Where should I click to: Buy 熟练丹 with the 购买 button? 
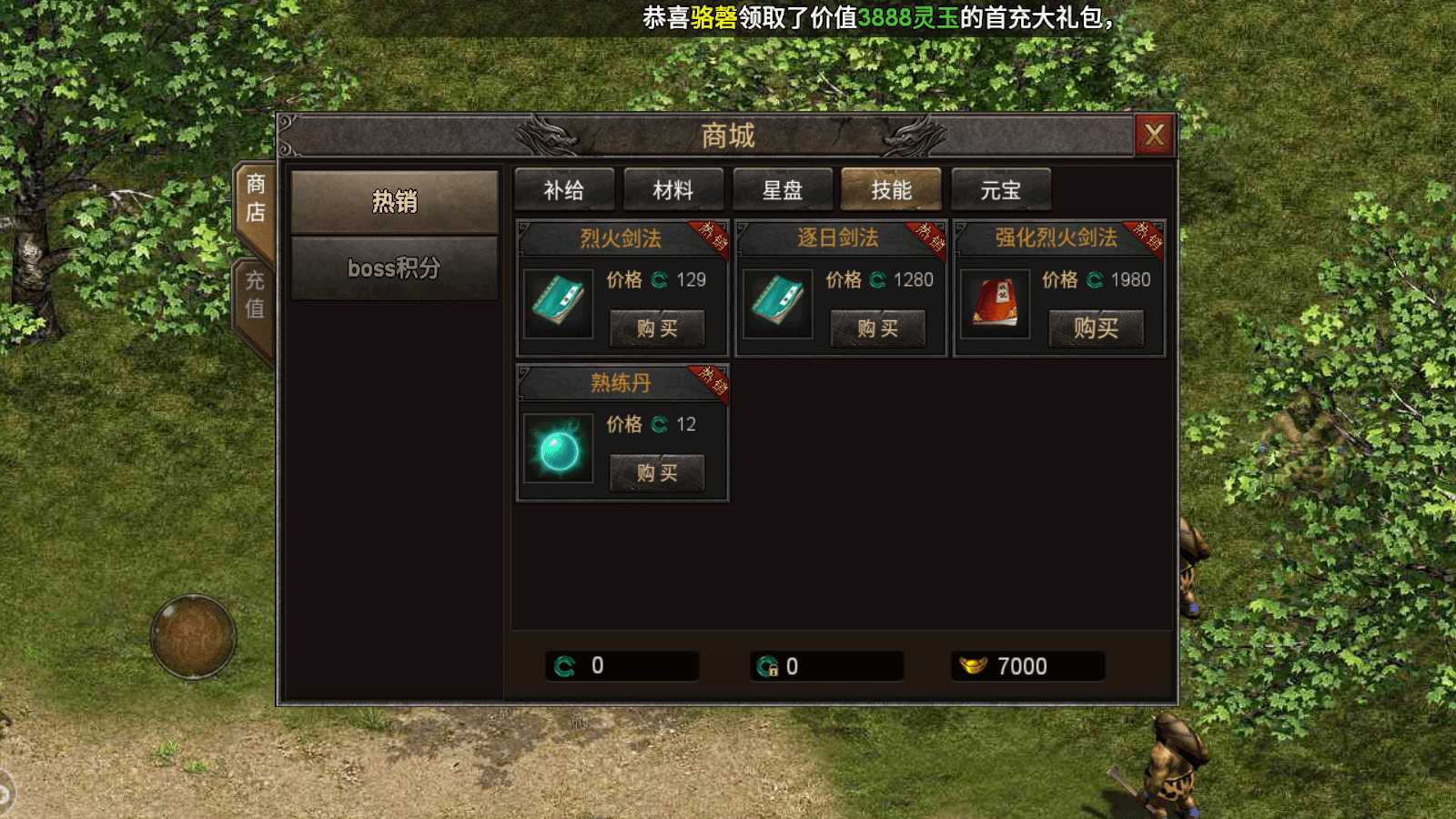[658, 472]
